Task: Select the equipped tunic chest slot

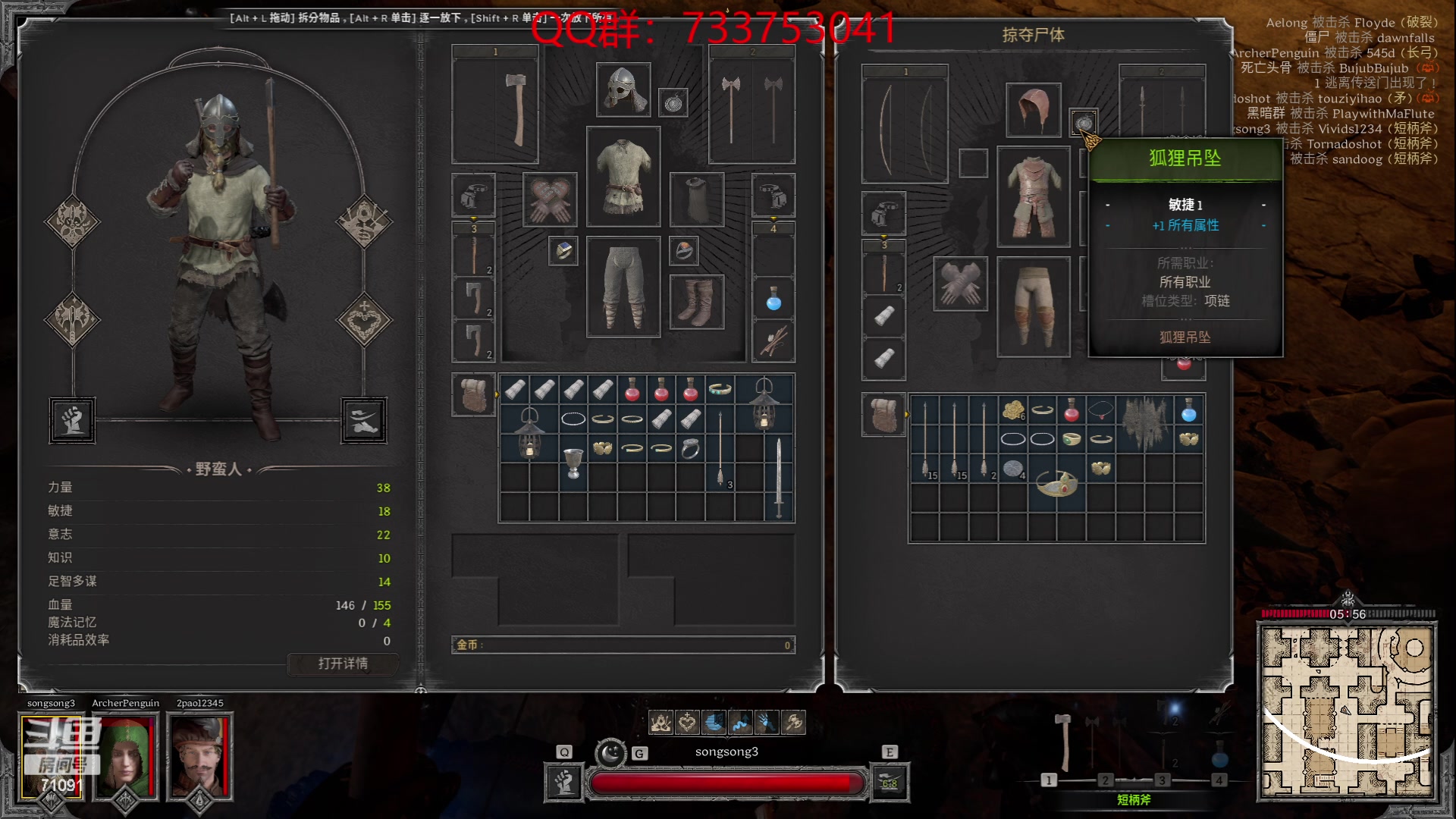Action: (623, 177)
